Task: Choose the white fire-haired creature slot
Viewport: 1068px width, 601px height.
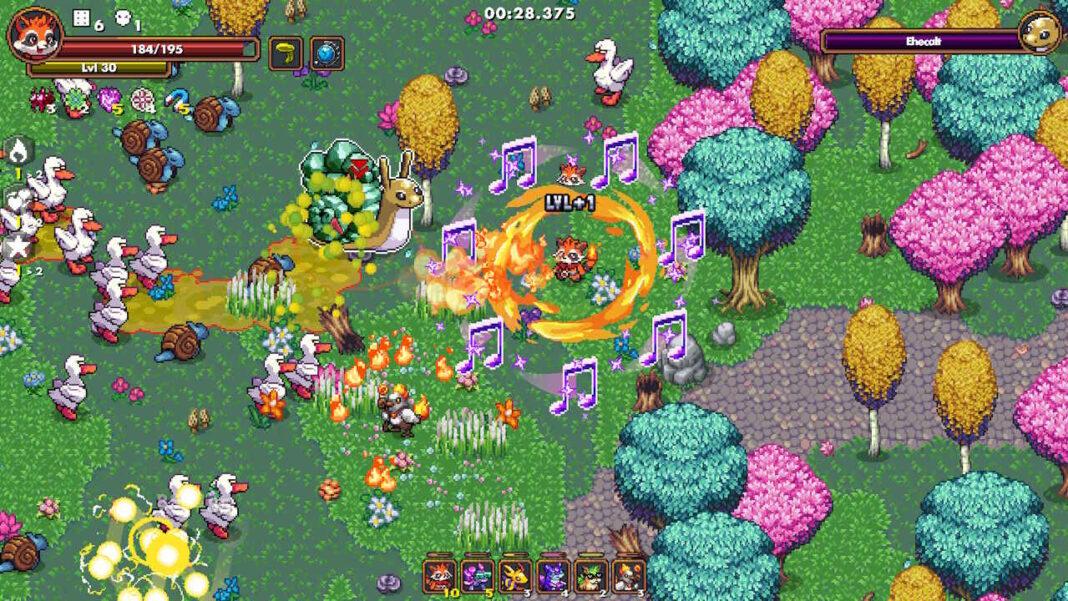Action: tap(628, 575)
